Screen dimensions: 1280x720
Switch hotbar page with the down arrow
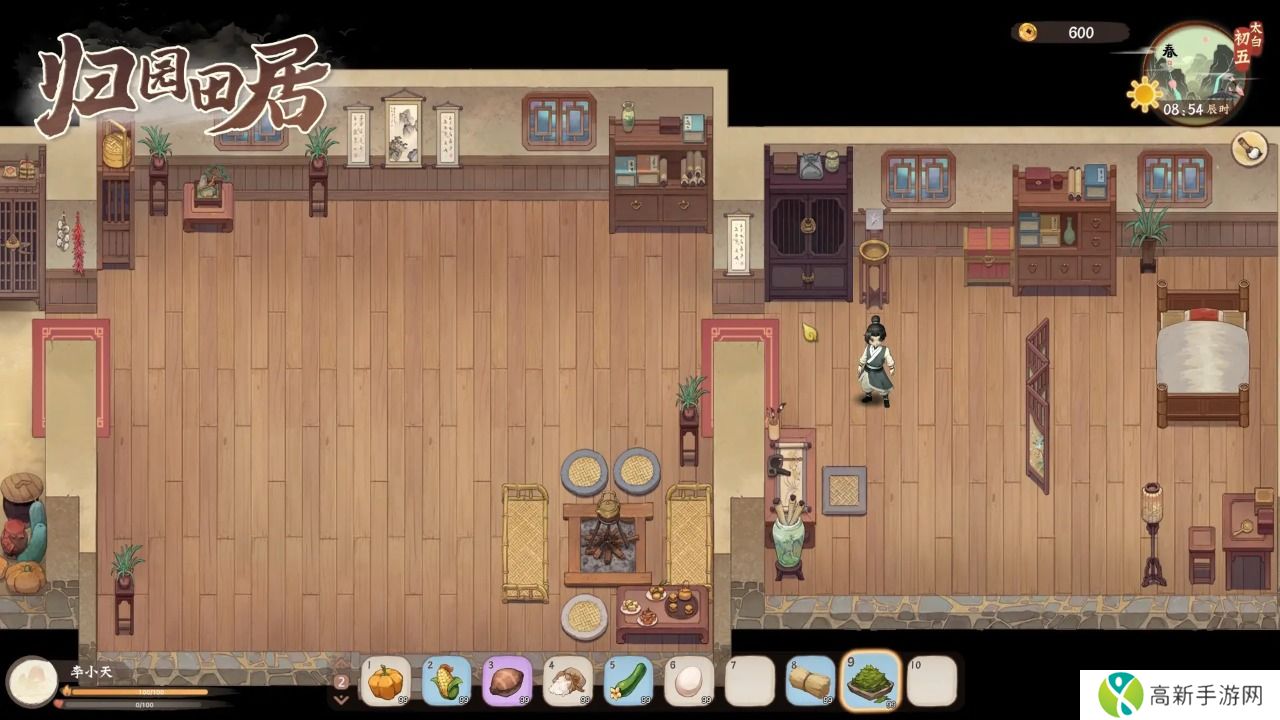(x=341, y=700)
